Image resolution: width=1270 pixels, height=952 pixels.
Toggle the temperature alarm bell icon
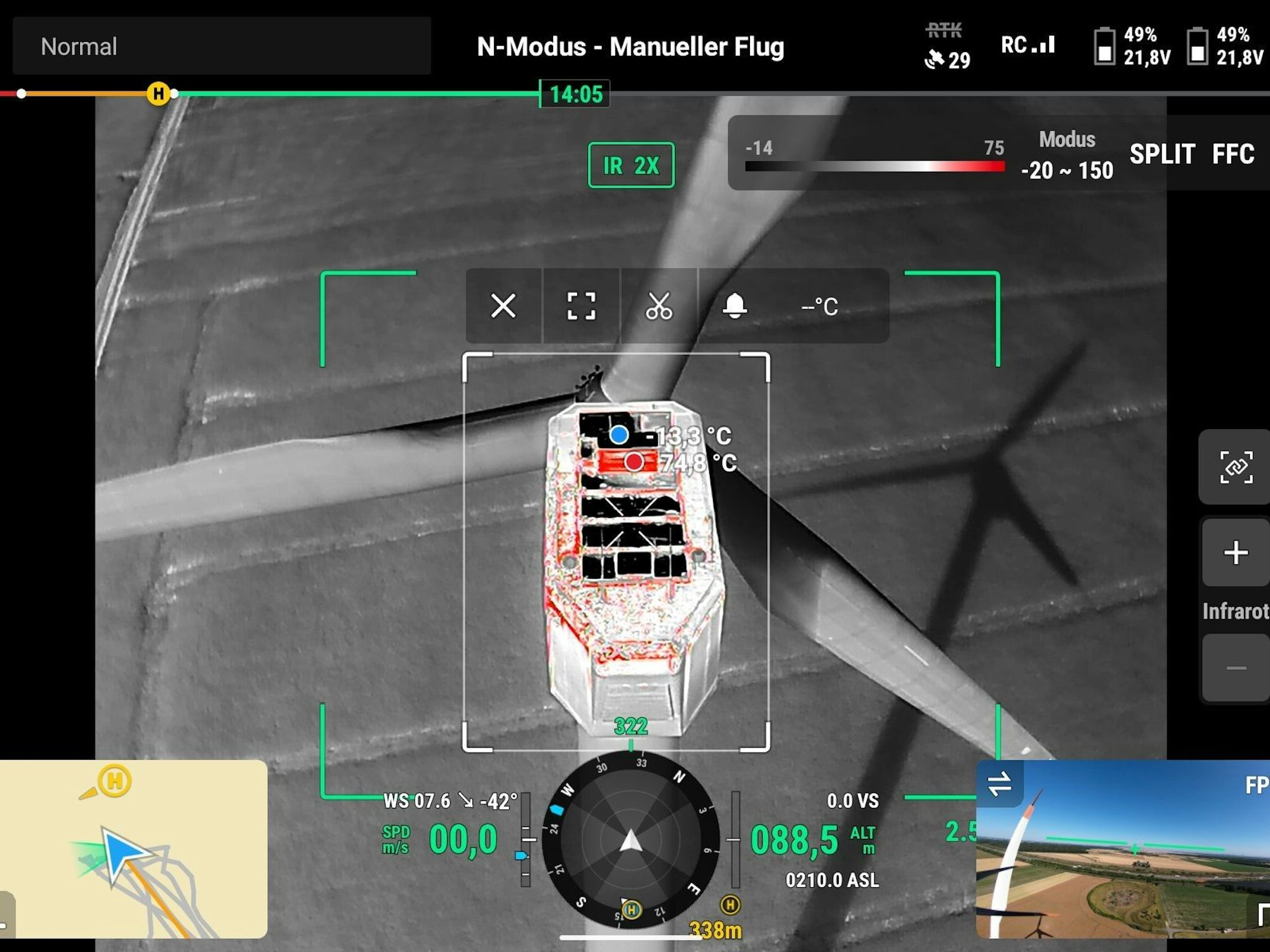coord(735,306)
